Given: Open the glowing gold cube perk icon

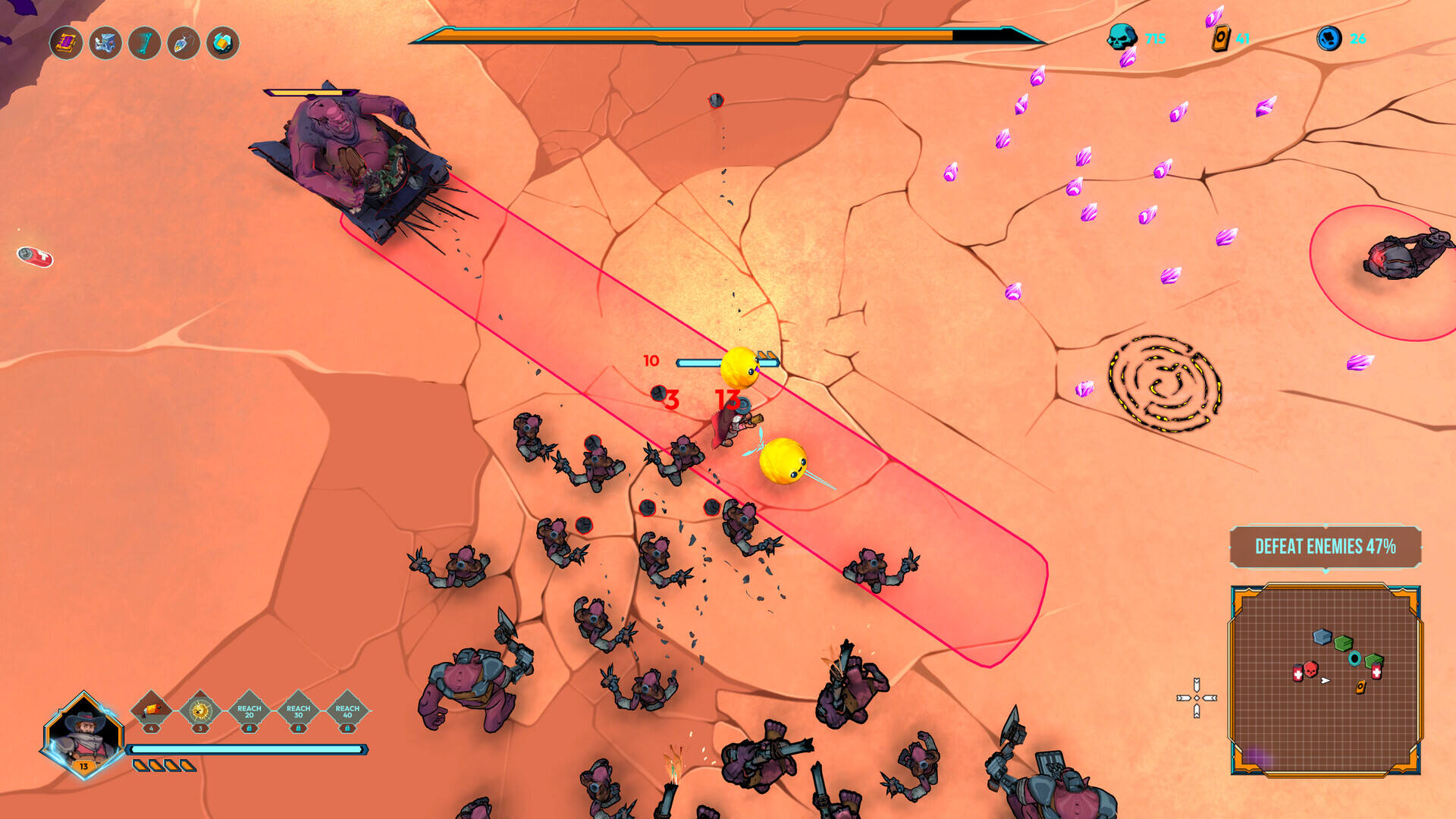Looking at the screenshot, I should coord(223,42).
